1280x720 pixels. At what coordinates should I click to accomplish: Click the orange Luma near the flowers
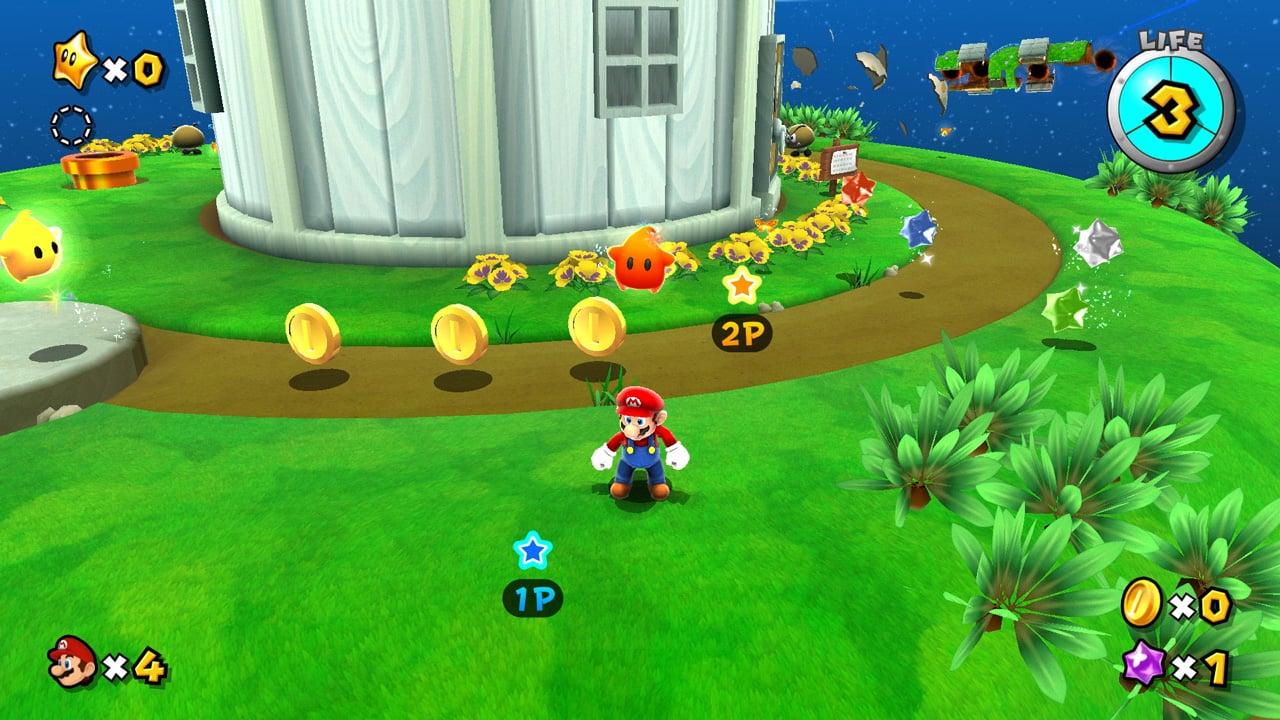pos(637,262)
